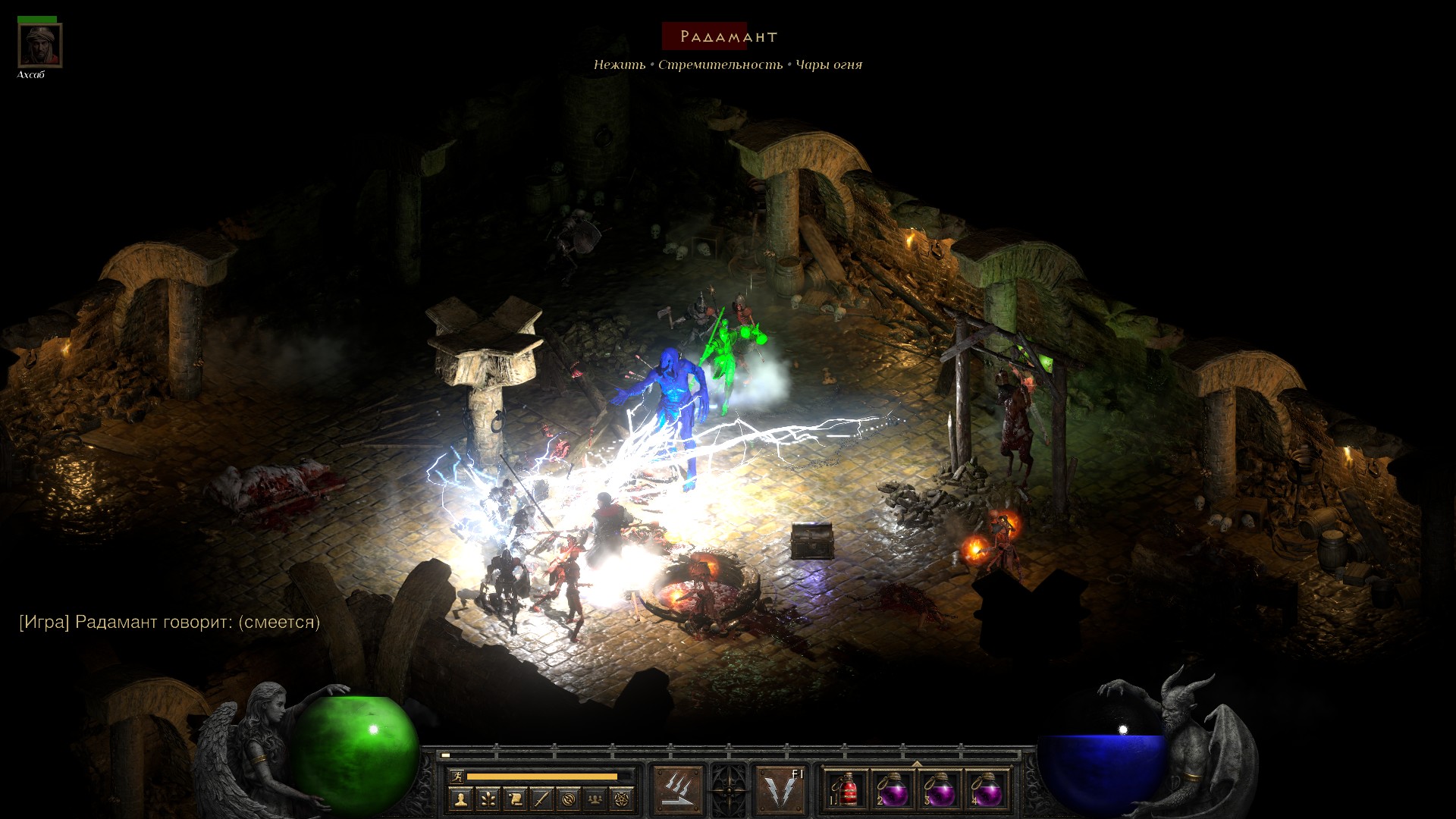Open the inventory via the sword icon
Image resolution: width=1456 pixels, height=819 pixels.
[x=541, y=799]
